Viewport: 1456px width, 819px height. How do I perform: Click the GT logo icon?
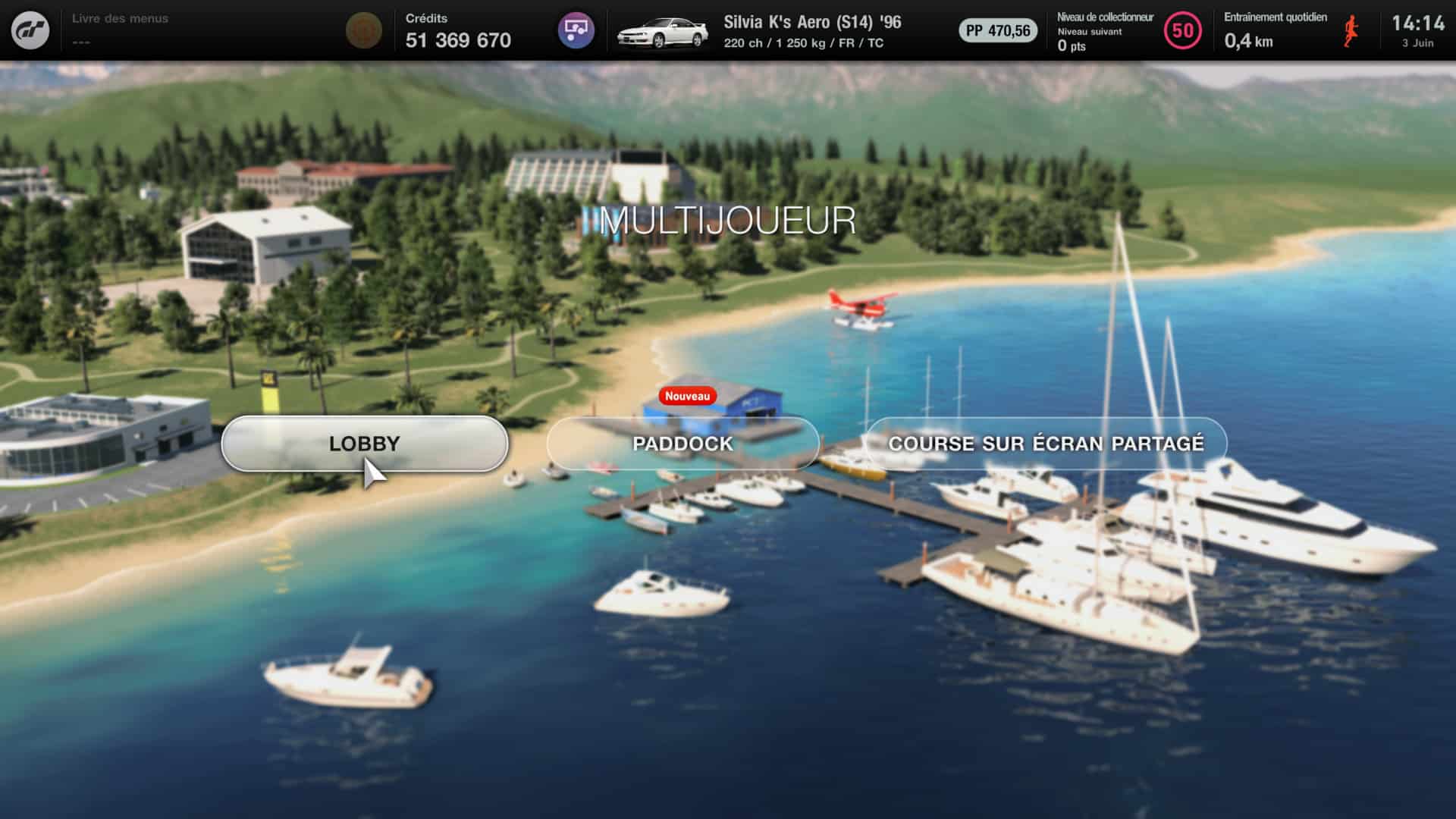coord(30,30)
